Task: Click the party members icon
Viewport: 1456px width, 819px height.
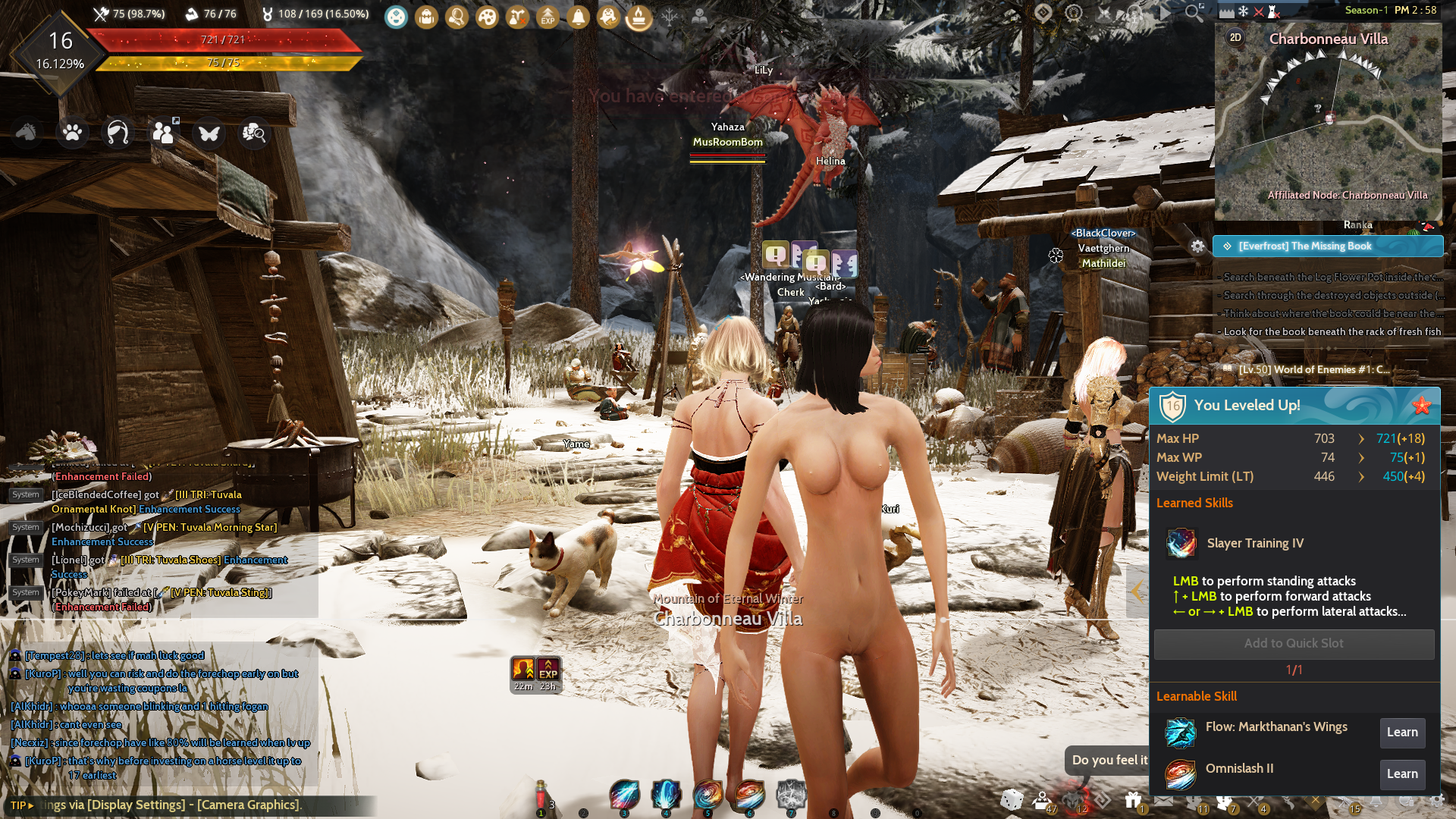Action: 164,133
